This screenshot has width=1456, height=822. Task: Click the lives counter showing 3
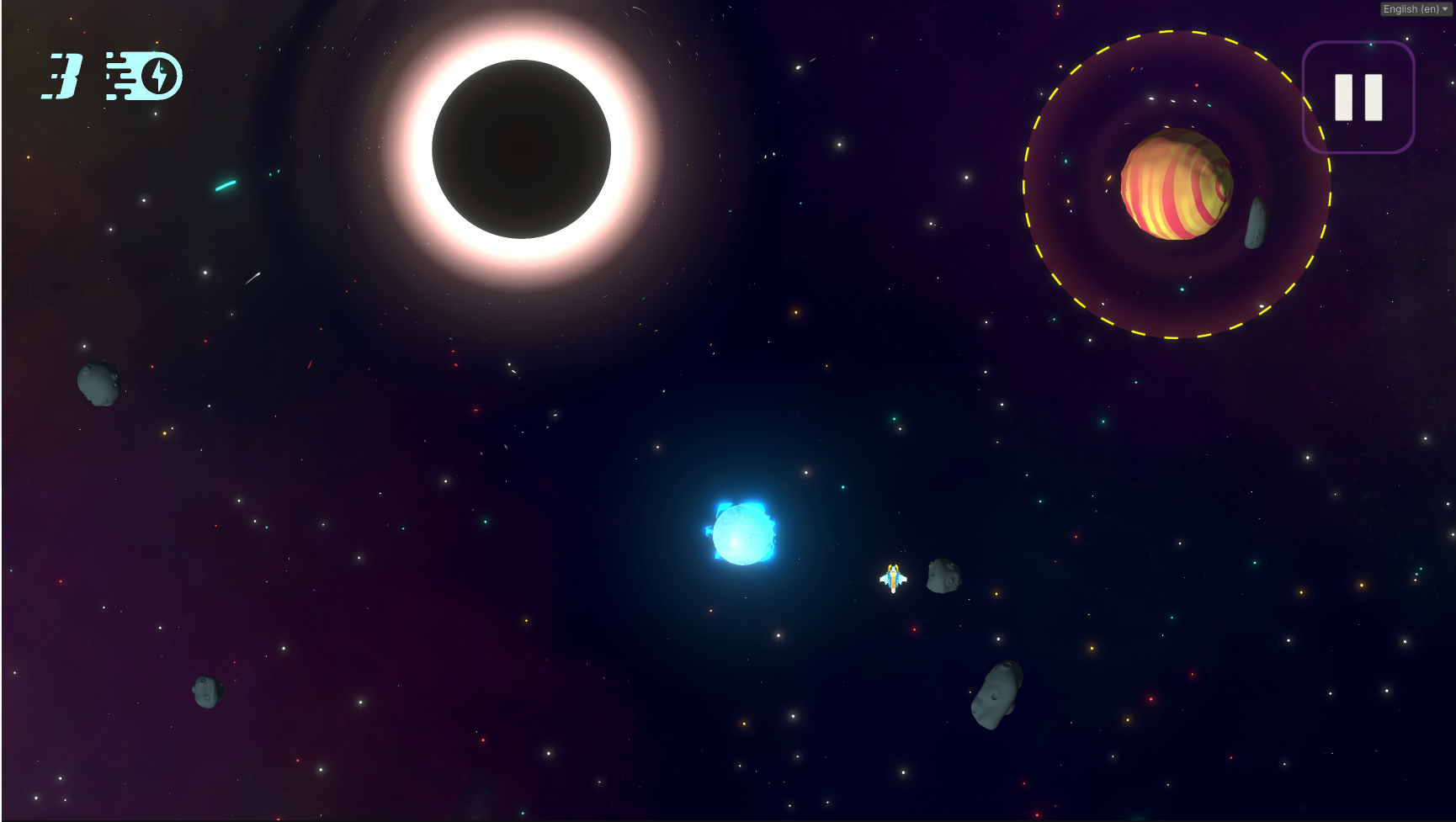coord(65,76)
